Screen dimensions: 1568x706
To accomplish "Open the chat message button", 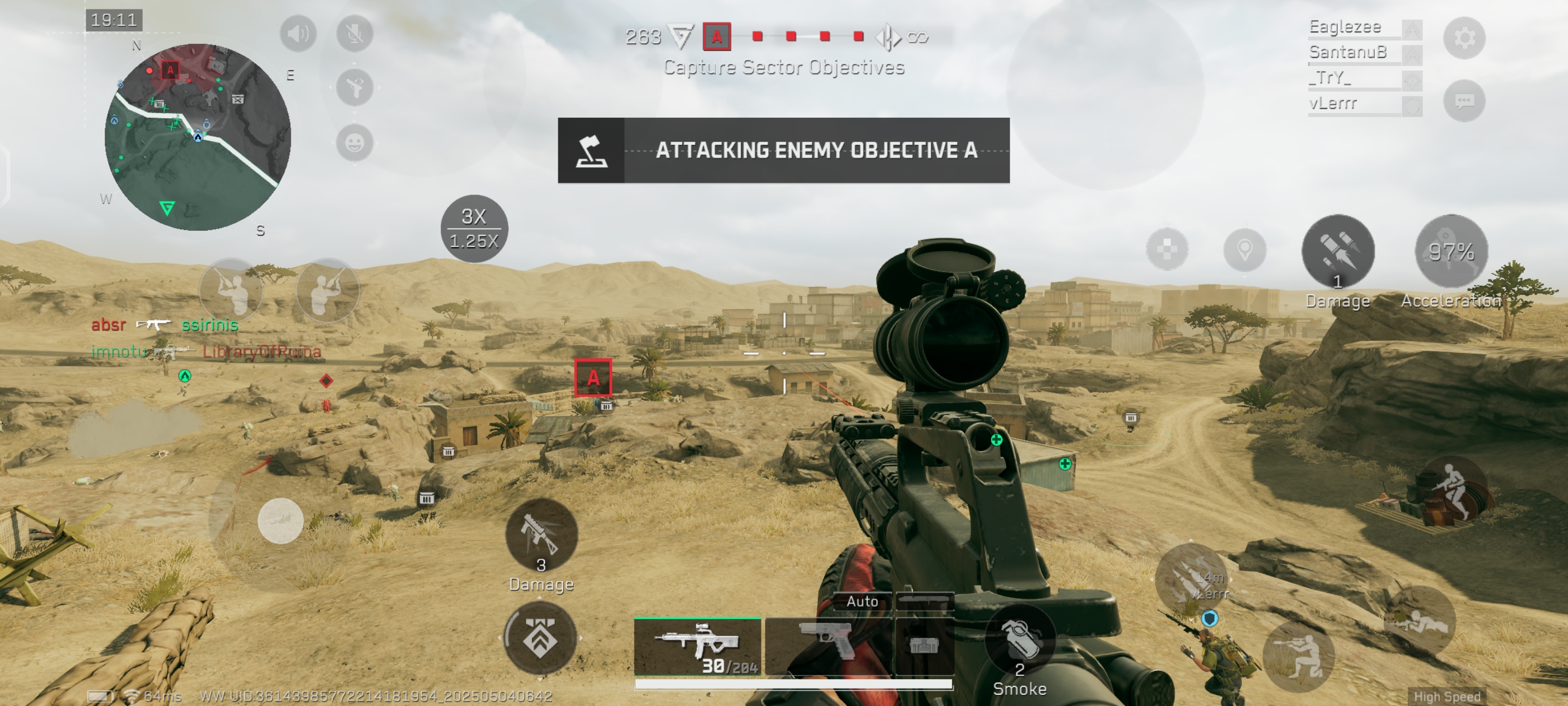I will coord(1464,100).
